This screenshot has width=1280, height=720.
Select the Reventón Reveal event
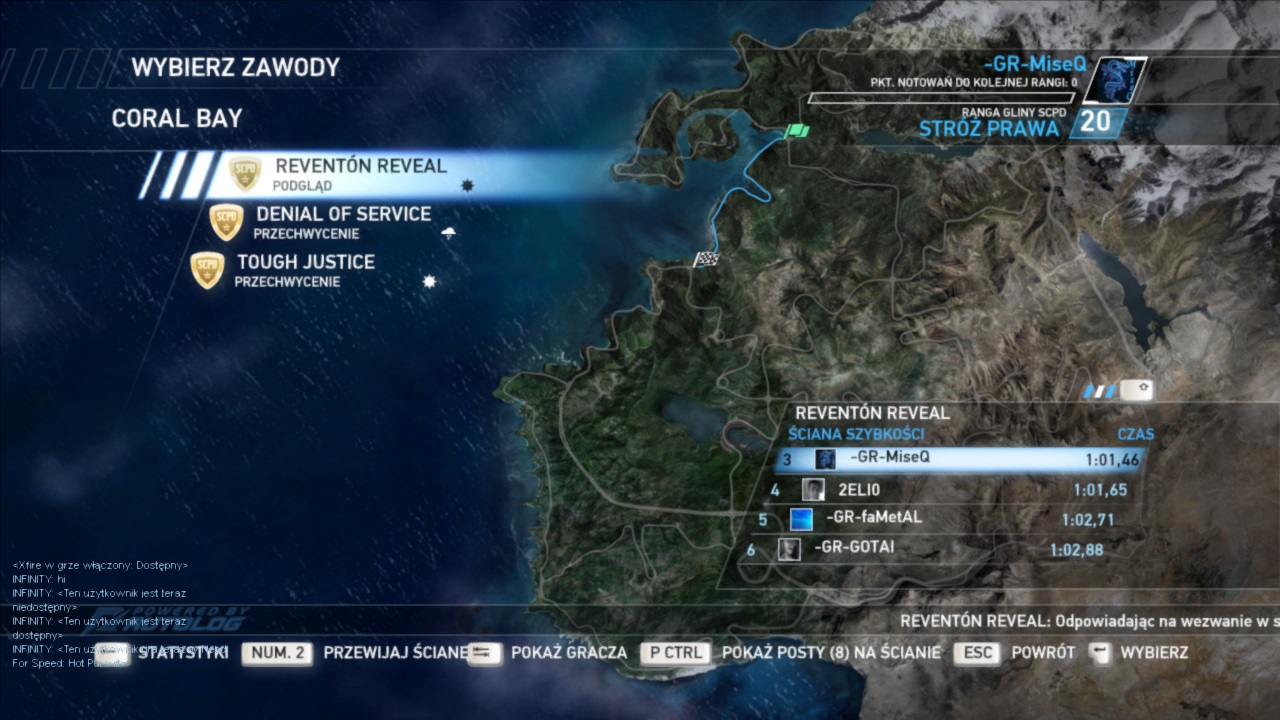360,174
